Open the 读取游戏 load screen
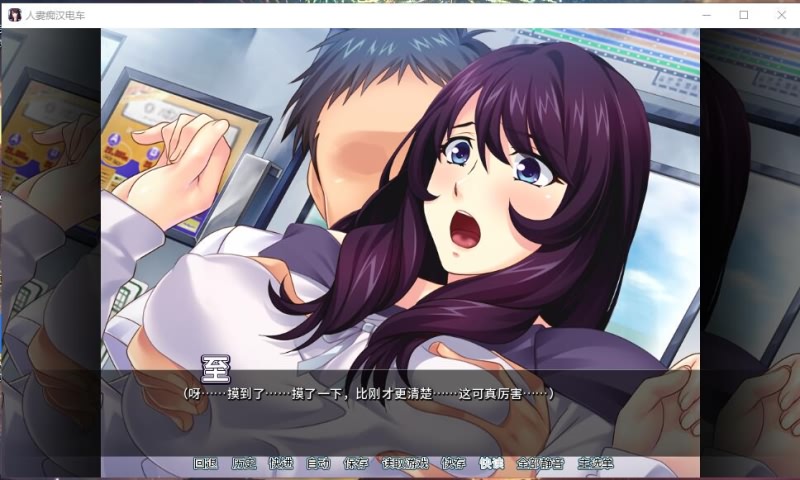This screenshot has width=800, height=480. tap(405, 463)
